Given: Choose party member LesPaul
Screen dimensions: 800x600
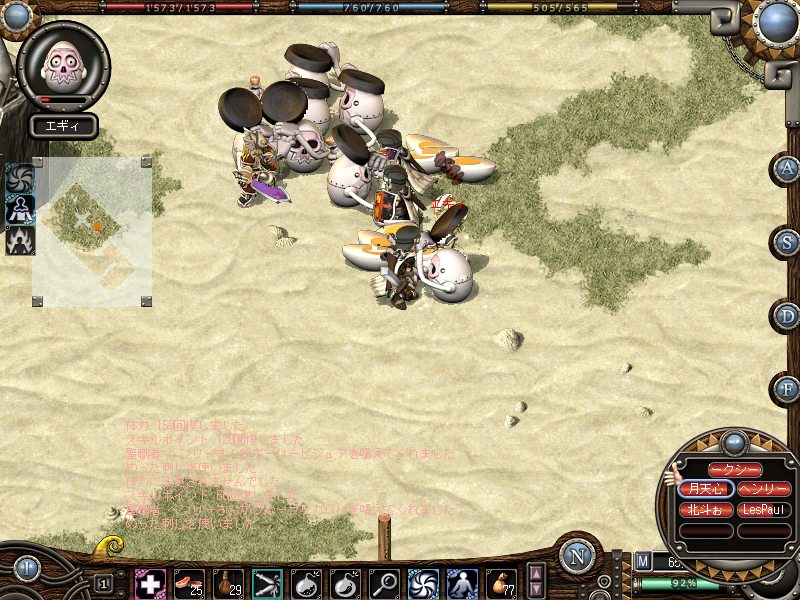Looking at the screenshot, I should tap(764, 510).
